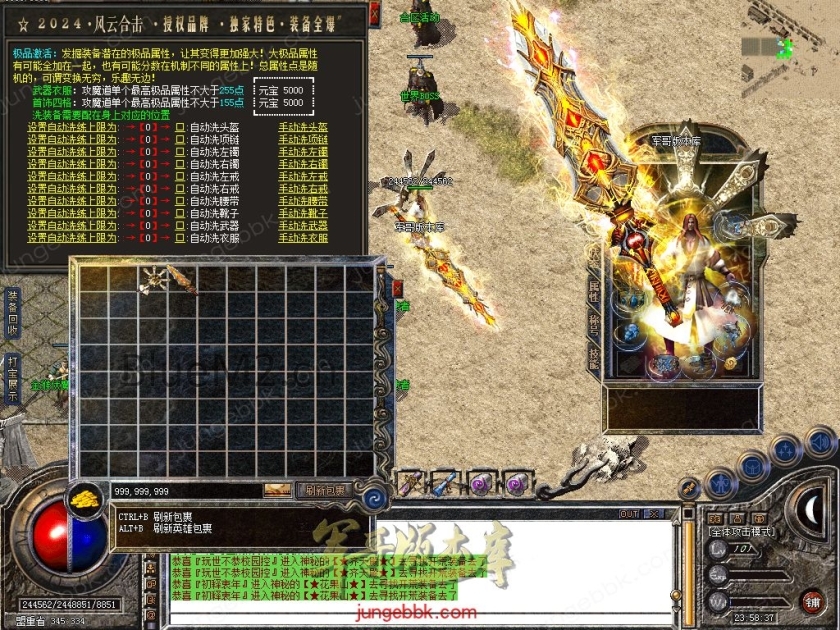Open the 打宝展示 loot display side tab
Viewport: 840px width, 630px height.
[12, 378]
